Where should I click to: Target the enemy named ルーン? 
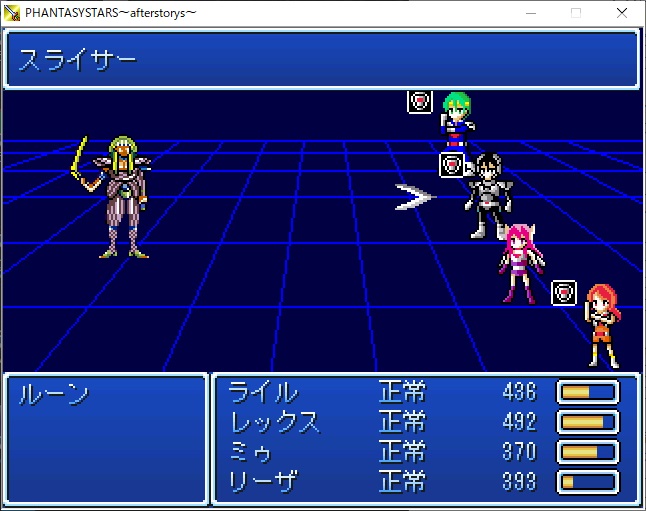(55, 393)
